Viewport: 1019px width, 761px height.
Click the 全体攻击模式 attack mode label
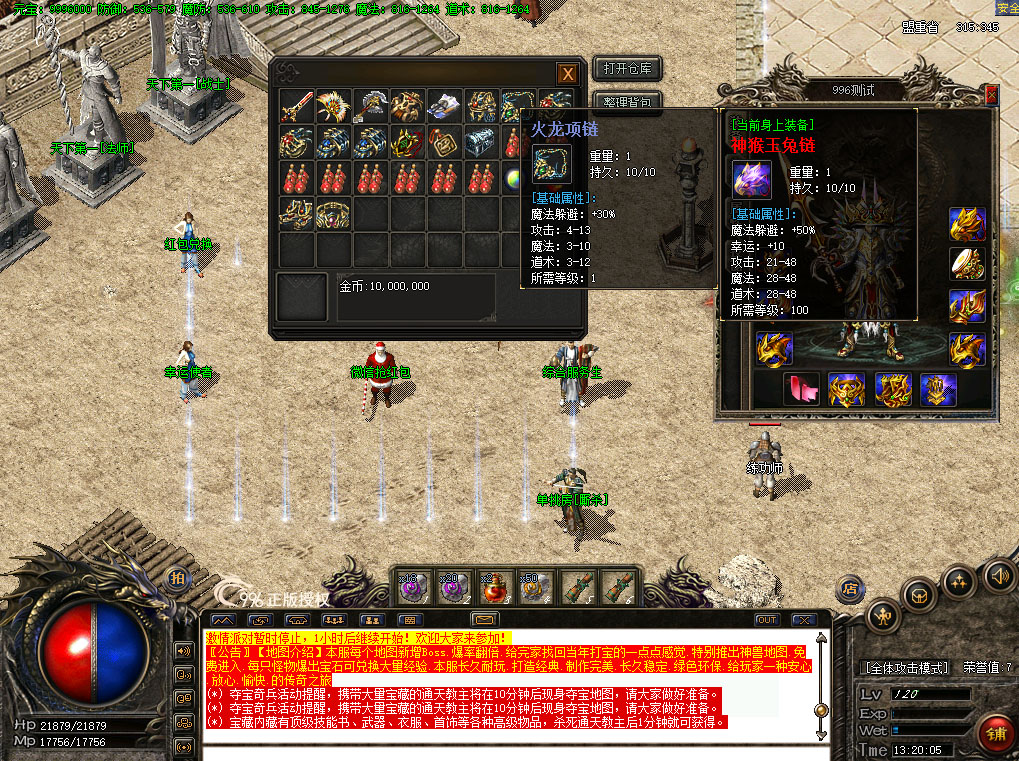click(906, 667)
